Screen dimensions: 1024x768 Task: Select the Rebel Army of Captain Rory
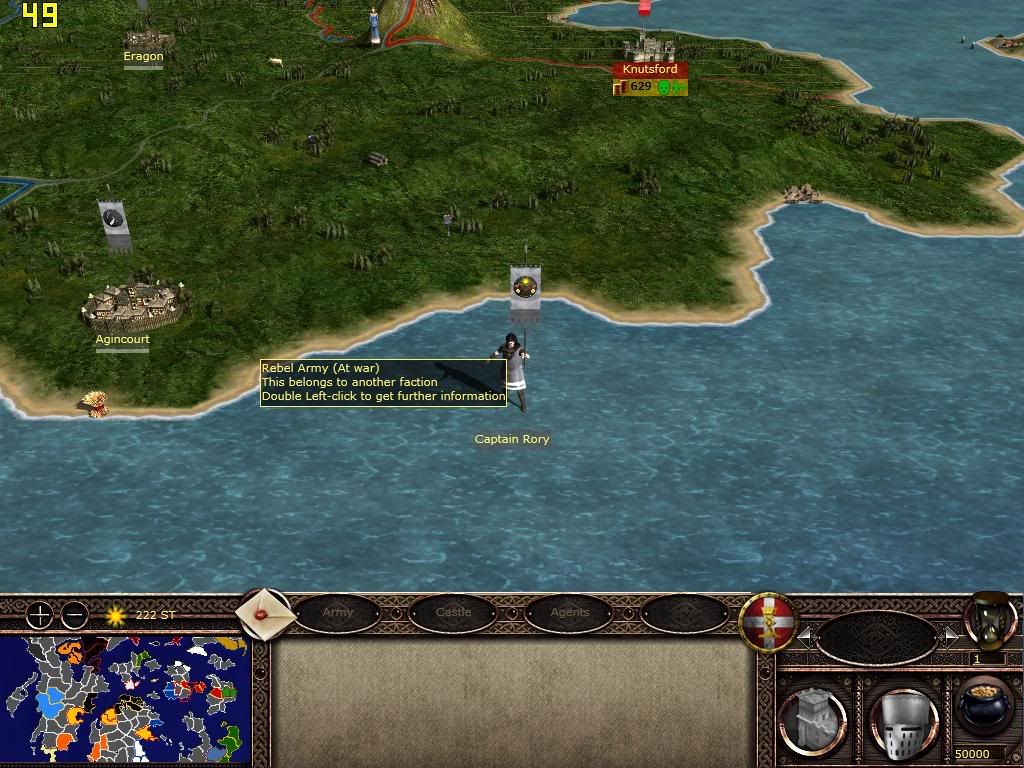pyautogui.click(x=513, y=370)
